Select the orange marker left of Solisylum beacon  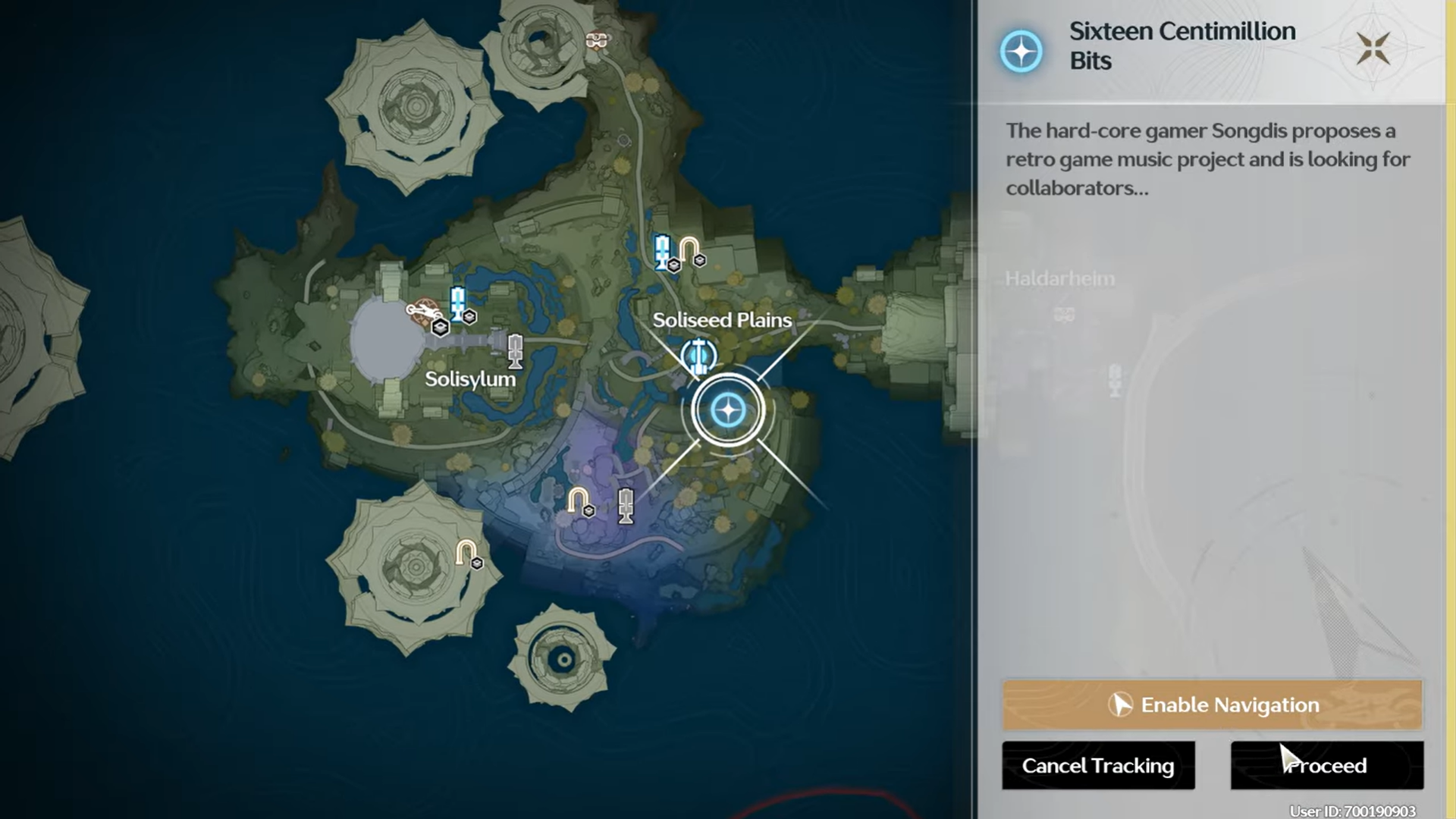click(422, 311)
